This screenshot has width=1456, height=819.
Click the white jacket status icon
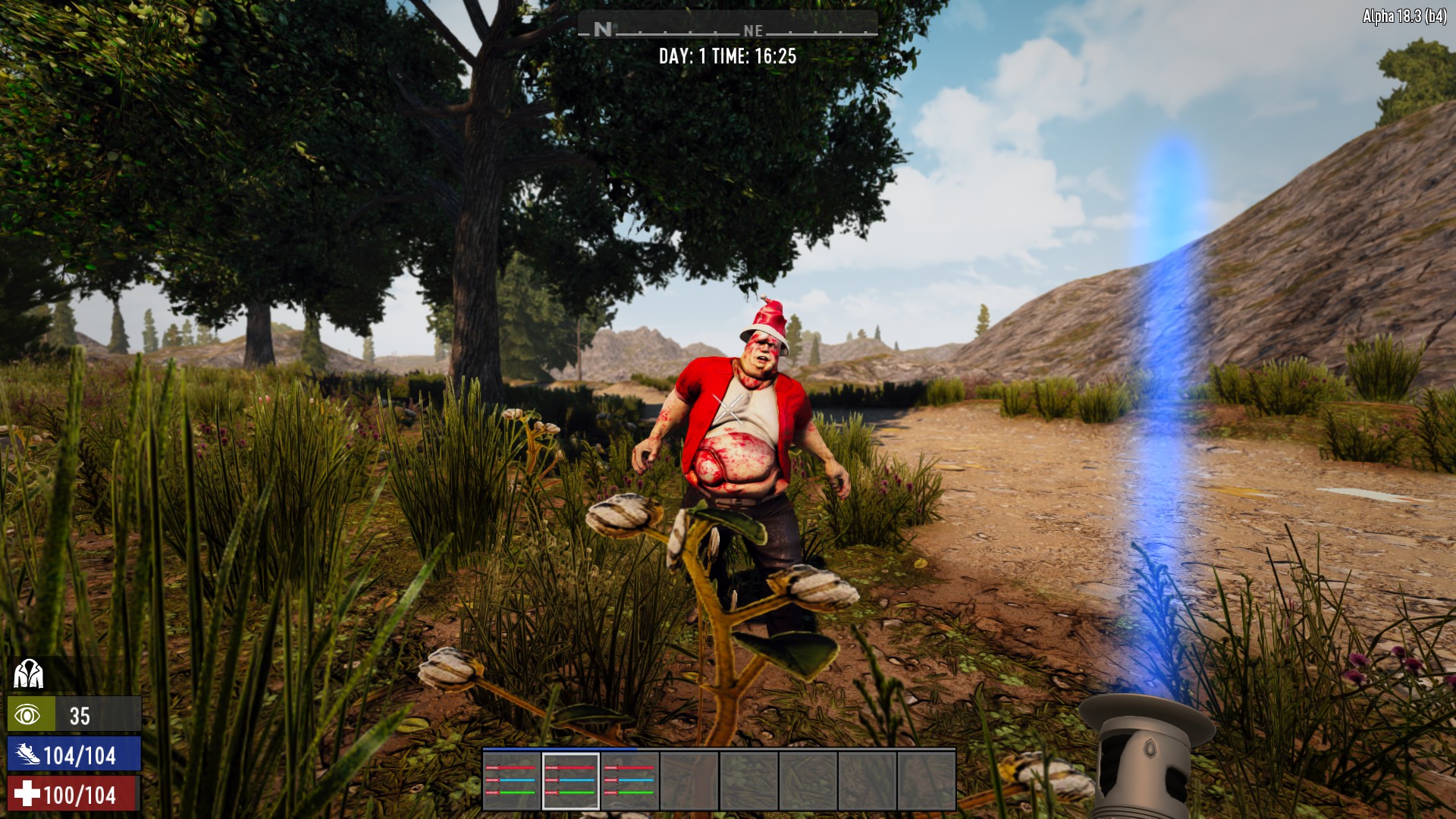coord(29,673)
